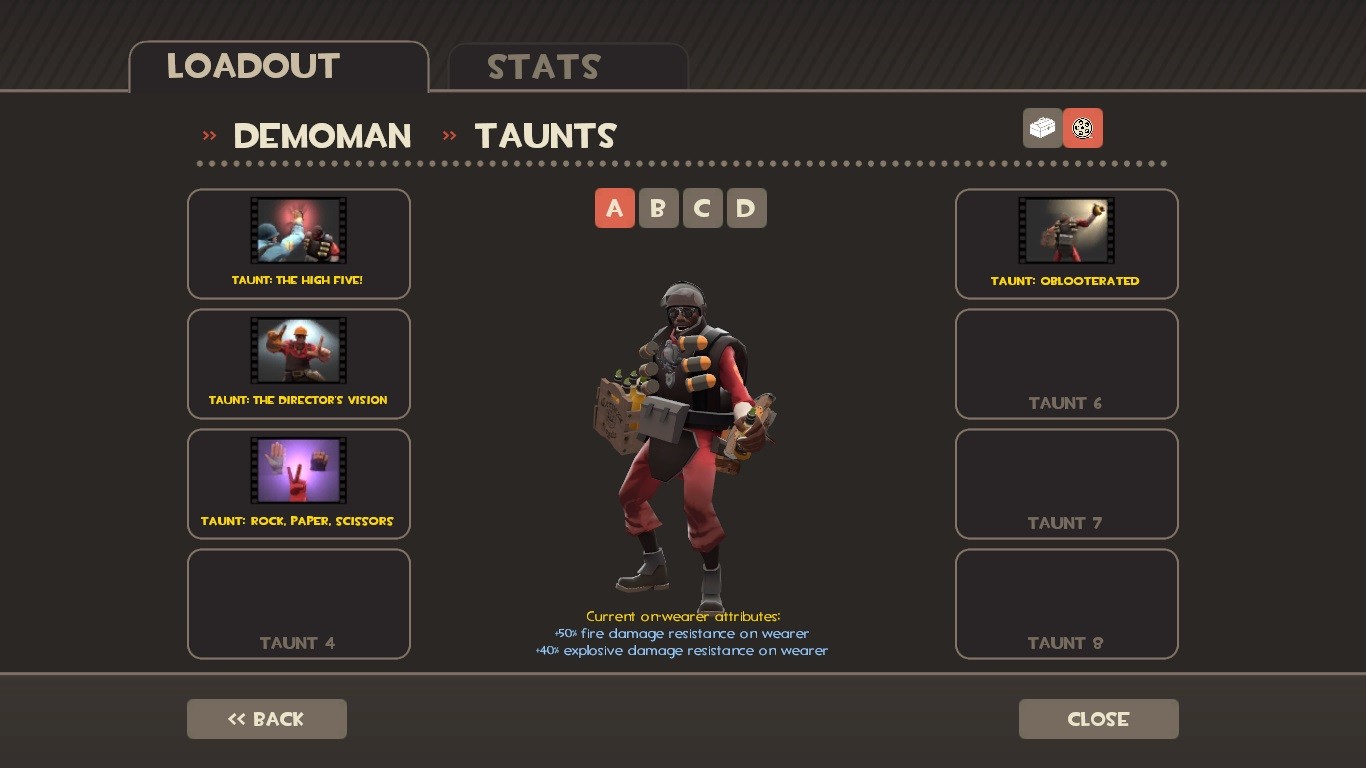The width and height of the screenshot is (1366, 768).
Task: Expand the DEMOMAN breadcrumb chevron
Action: point(209,135)
